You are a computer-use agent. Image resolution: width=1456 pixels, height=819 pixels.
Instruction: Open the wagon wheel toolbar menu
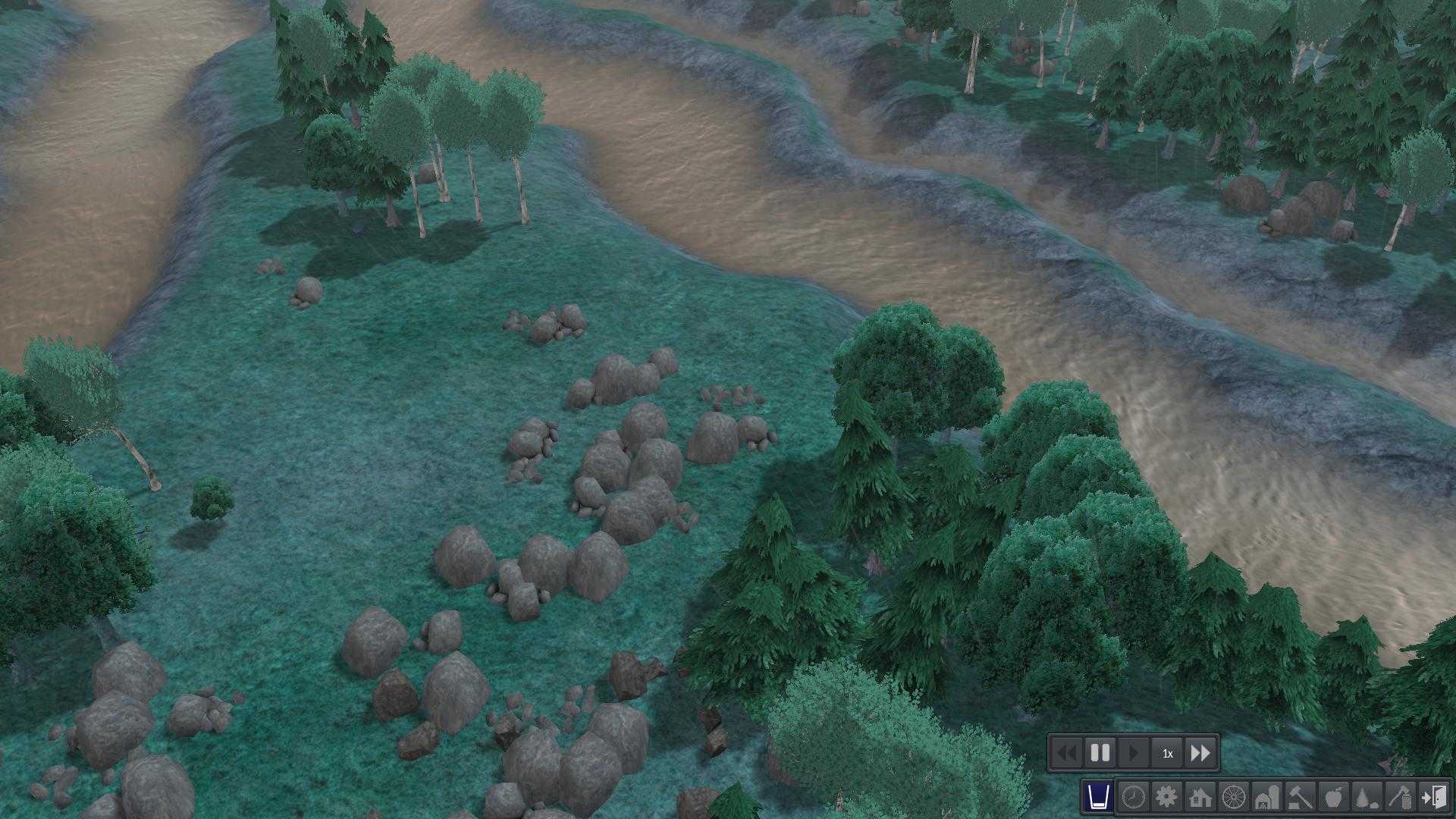pyautogui.click(x=1234, y=797)
